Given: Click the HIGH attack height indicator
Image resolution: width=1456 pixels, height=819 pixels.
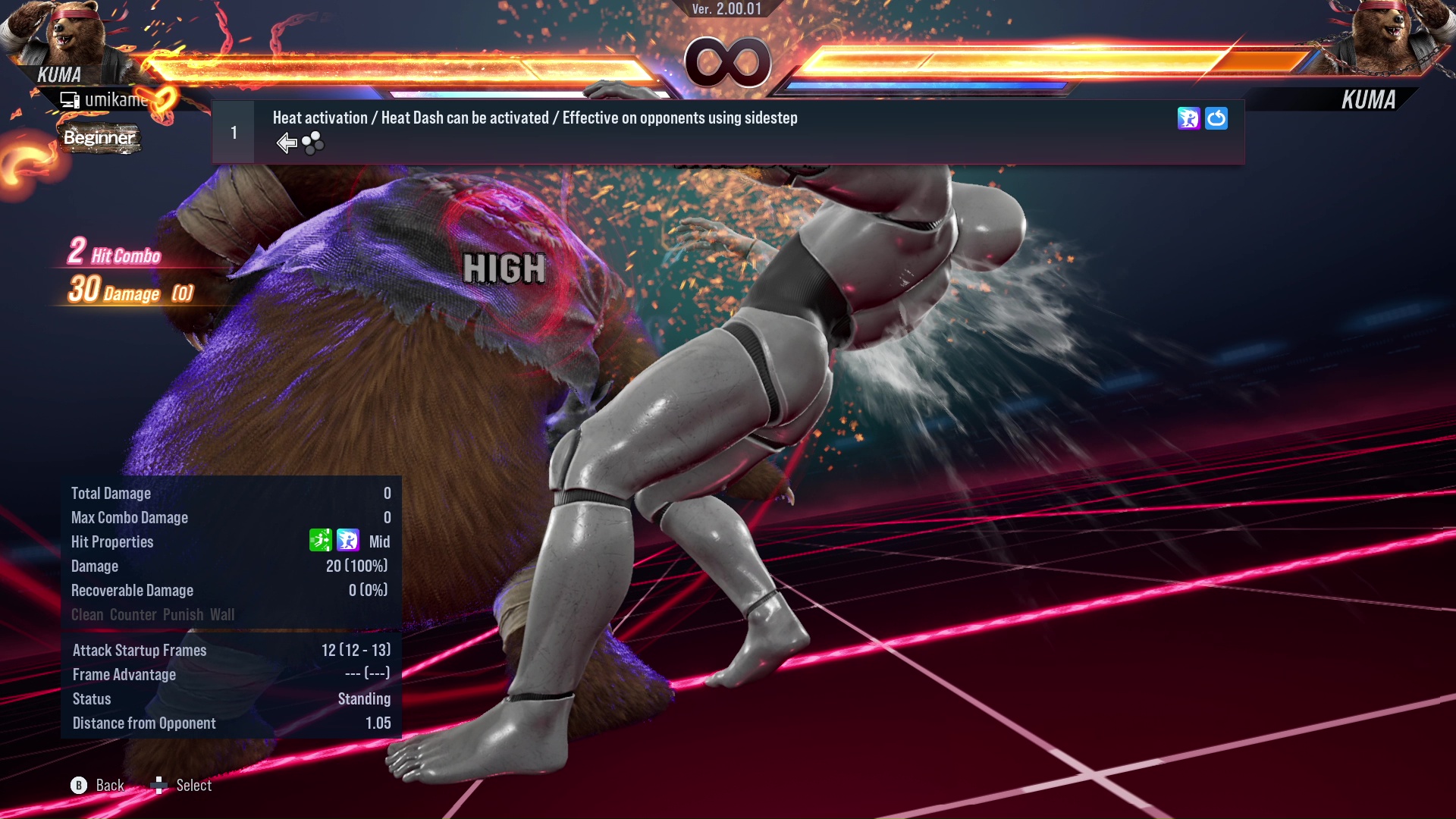Looking at the screenshot, I should pyautogui.click(x=505, y=267).
